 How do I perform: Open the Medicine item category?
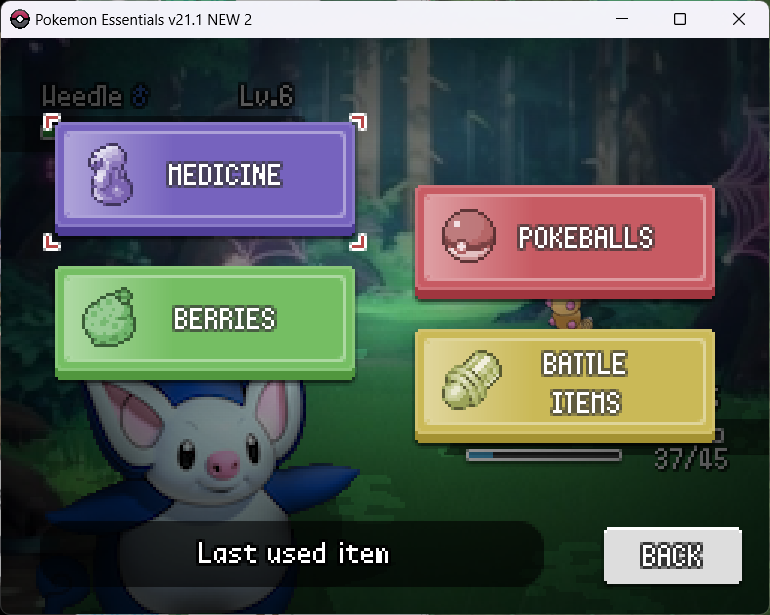[x=205, y=177]
